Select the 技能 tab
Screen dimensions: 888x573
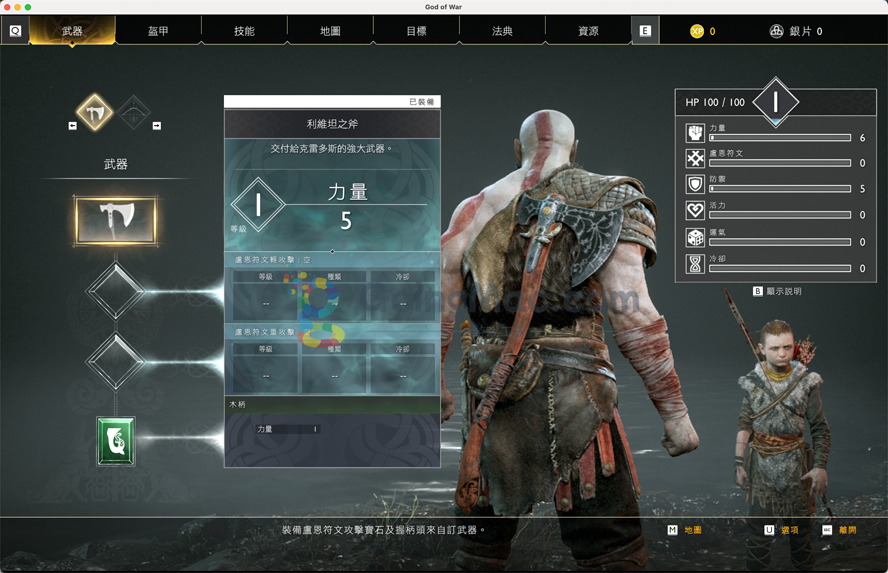pos(244,31)
